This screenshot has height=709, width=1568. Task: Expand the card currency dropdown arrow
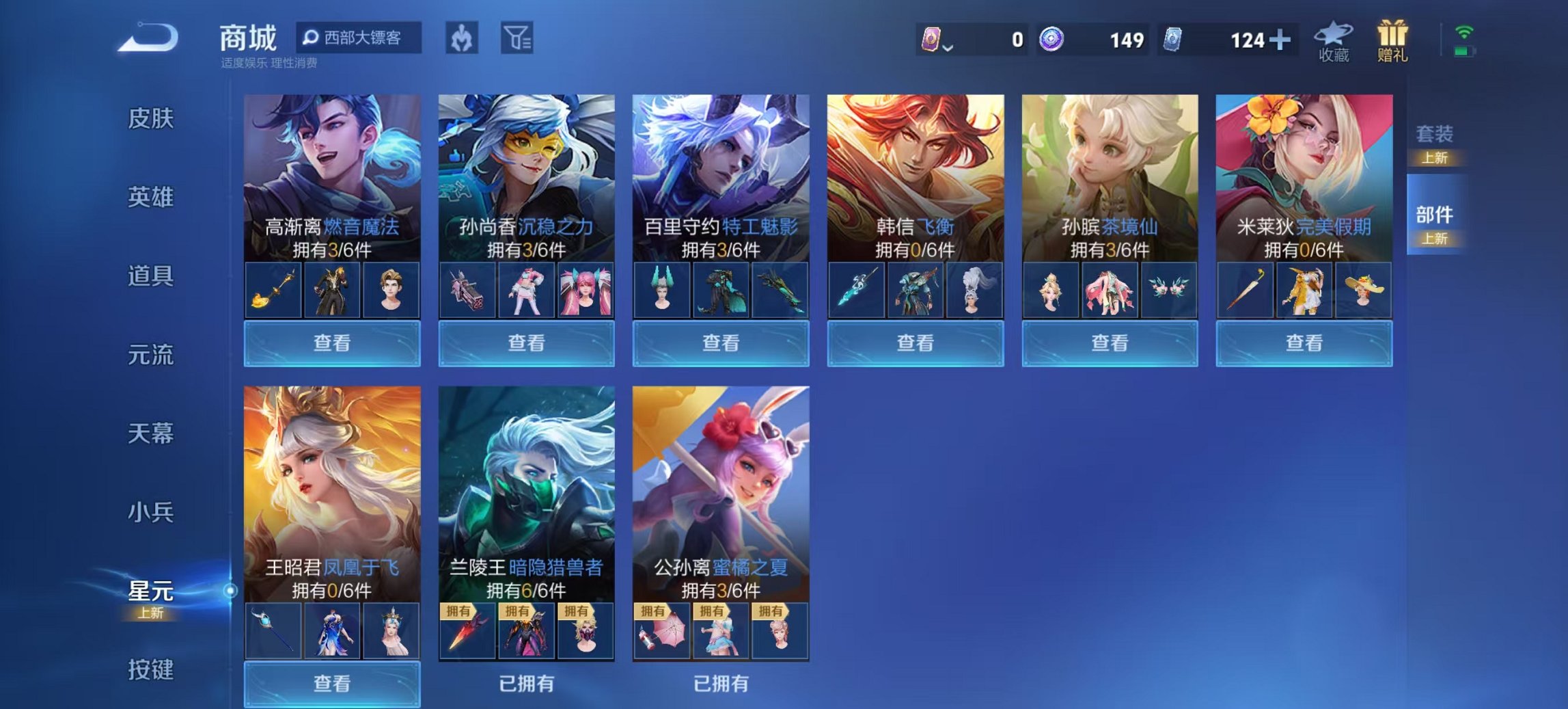[950, 46]
